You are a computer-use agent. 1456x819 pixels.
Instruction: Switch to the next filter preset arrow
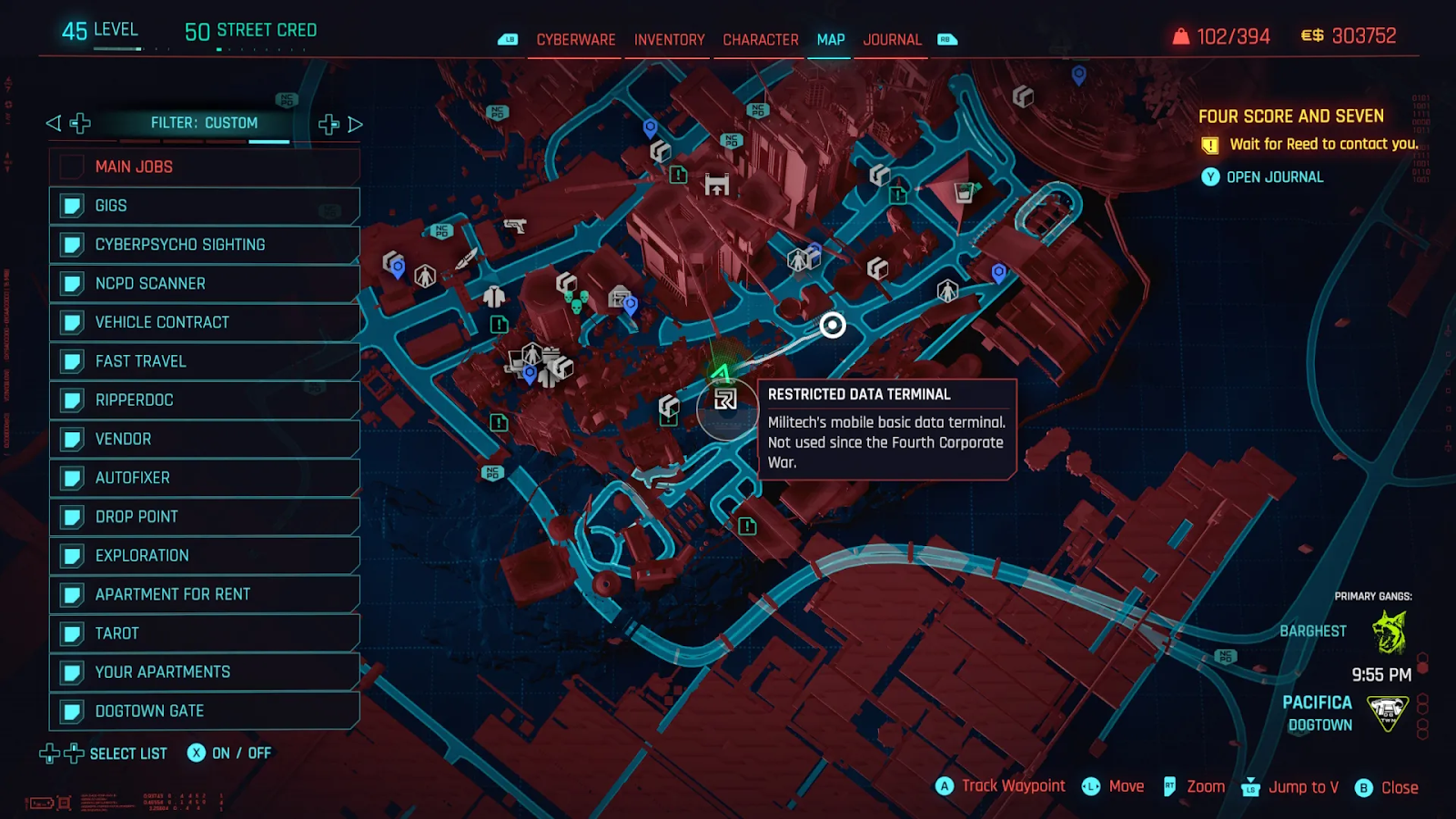click(x=356, y=124)
